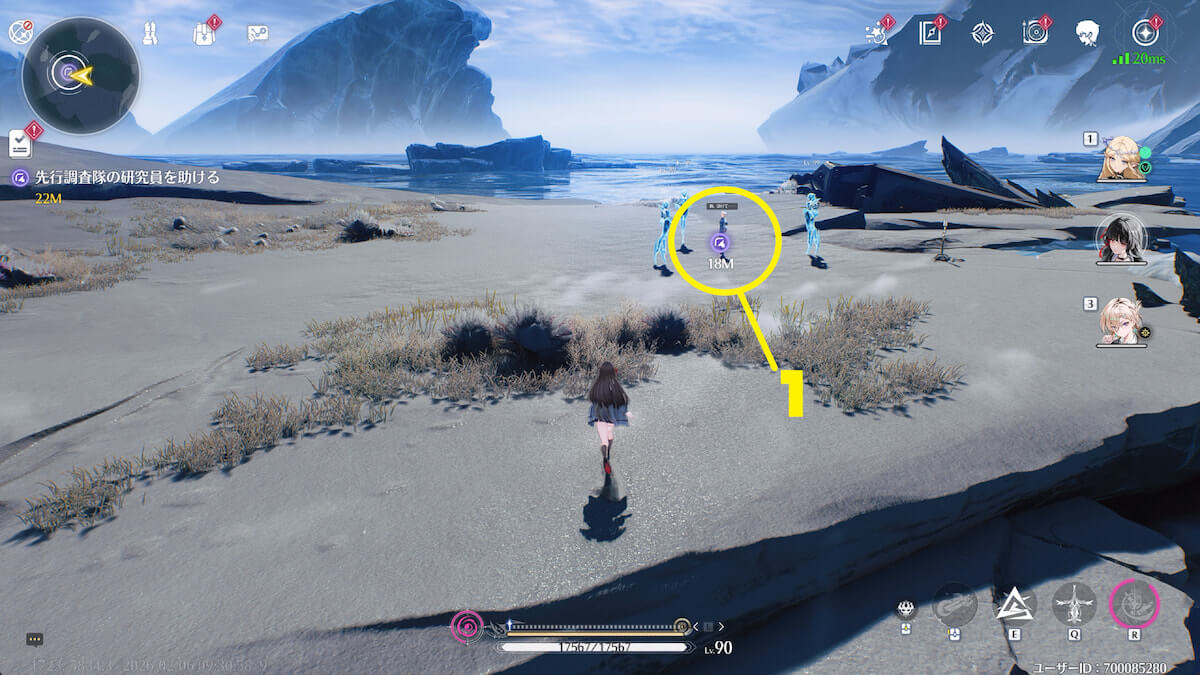Screen dimensions: 1200x675
Task: Select the tracked quest 先行調査隊の研究員を助ける
Action: pyautogui.click(x=115, y=178)
